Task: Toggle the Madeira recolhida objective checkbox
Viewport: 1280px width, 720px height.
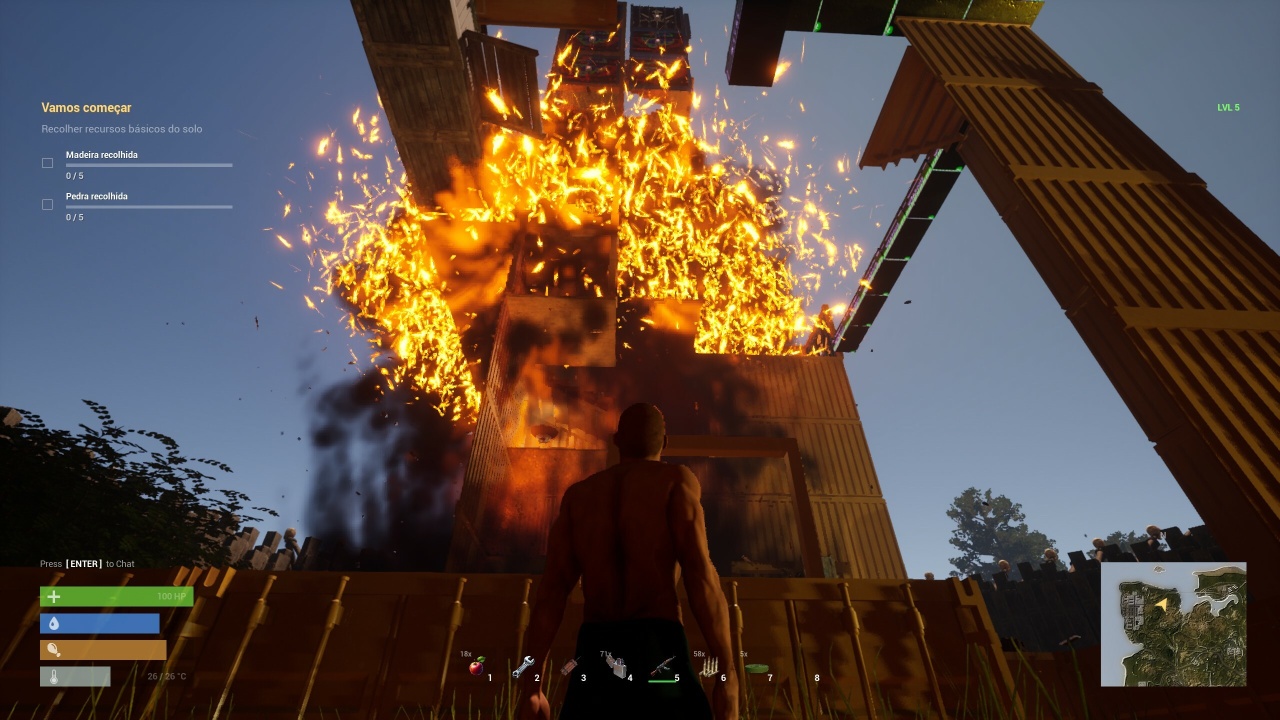Action: [x=47, y=163]
